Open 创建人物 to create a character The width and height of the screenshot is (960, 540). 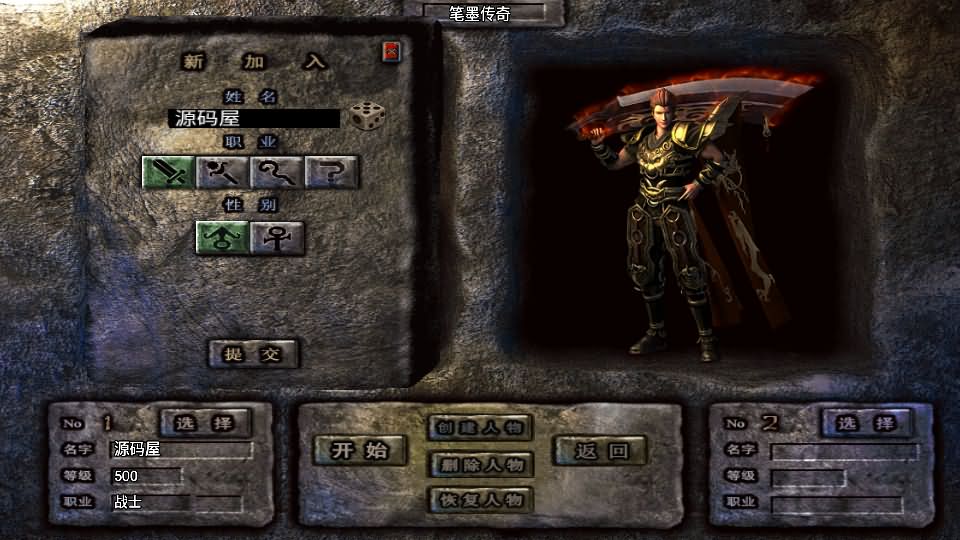480,428
